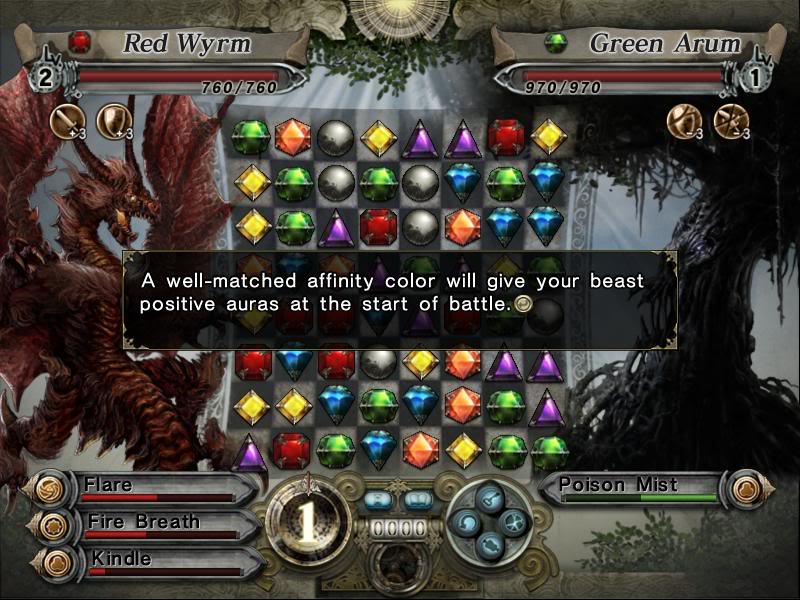Viewport: 800px width, 600px height.
Task: Select the orange gem between green and grey gems
Action: coord(293,137)
